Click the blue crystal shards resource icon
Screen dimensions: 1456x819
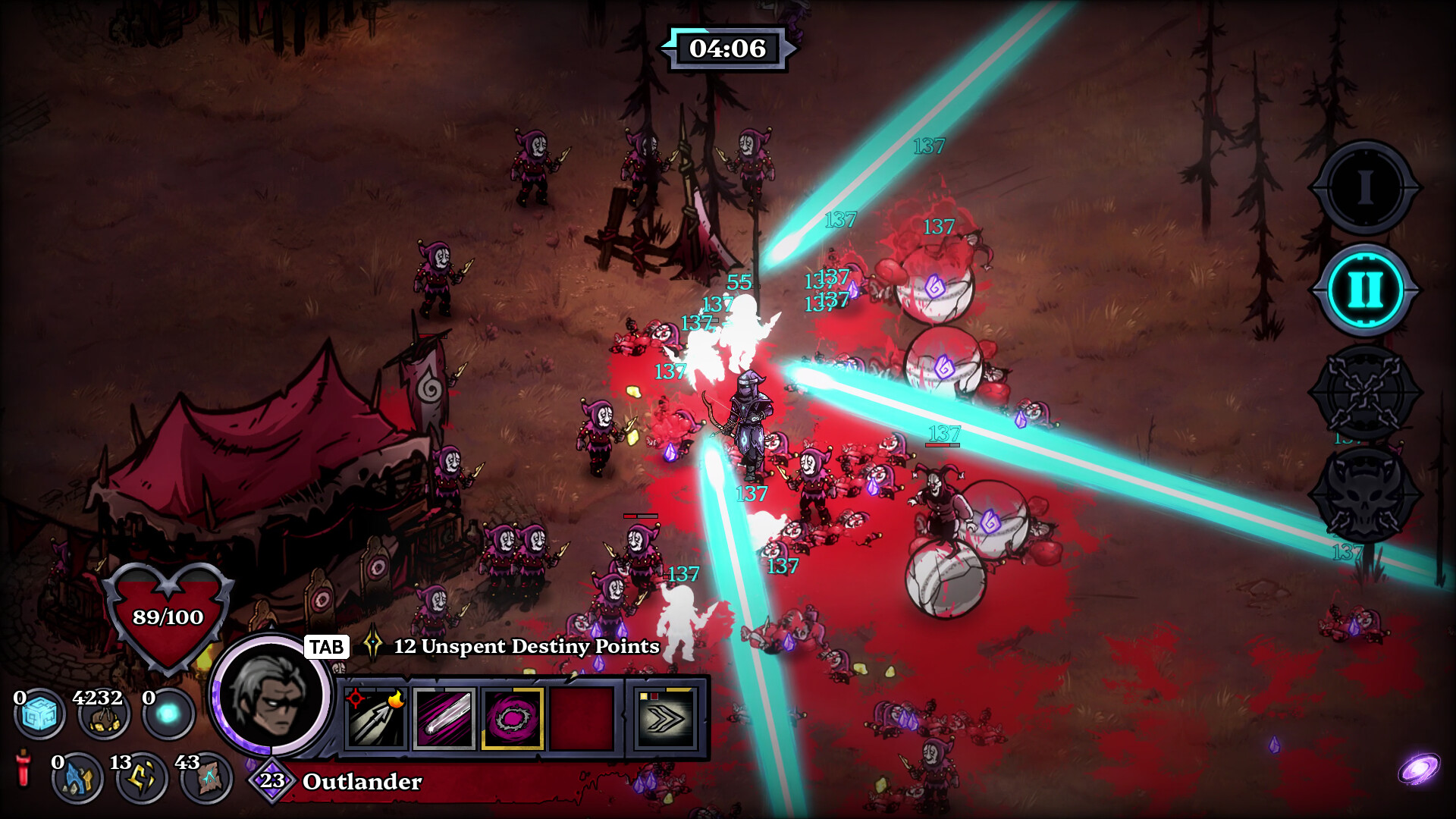pos(77,778)
